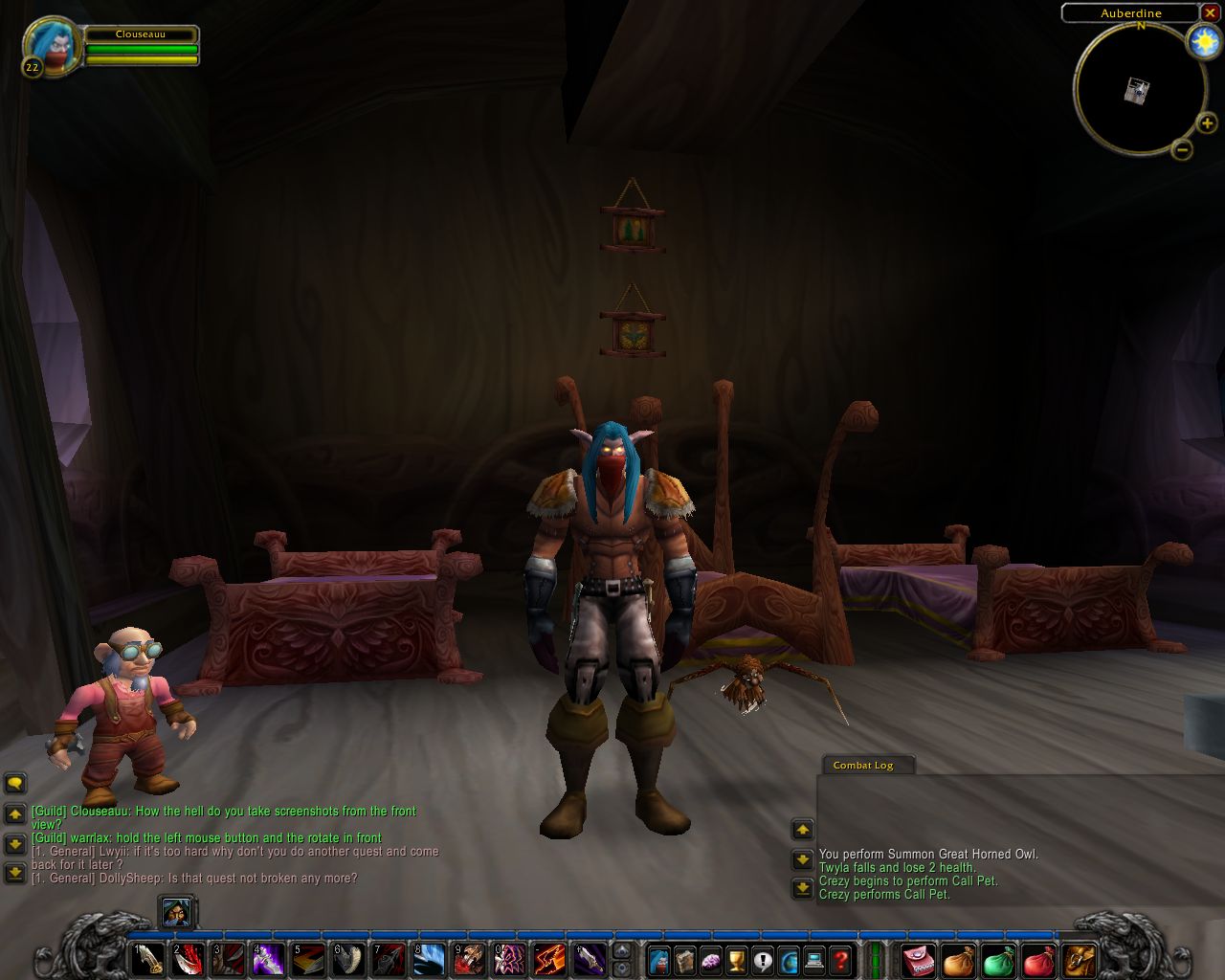Open the chat menu speech bubble button
The width and height of the screenshot is (1225, 980).
[14, 784]
